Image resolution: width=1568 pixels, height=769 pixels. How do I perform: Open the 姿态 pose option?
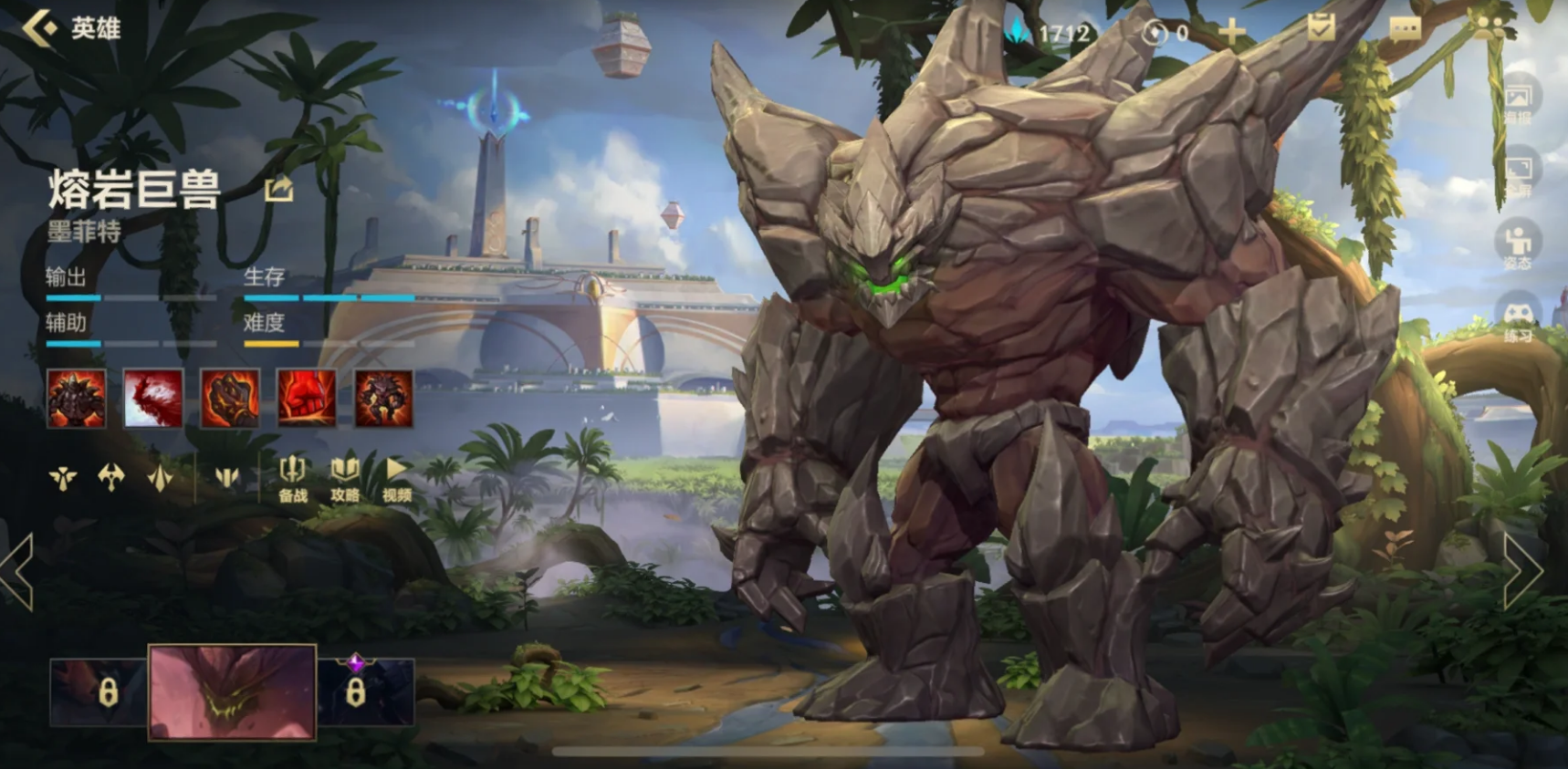click(1518, 245)
